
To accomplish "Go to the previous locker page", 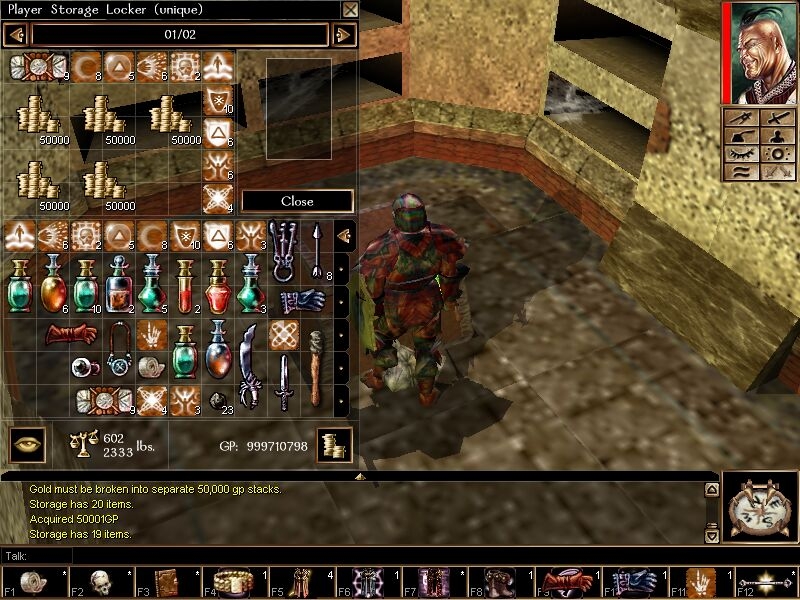I will coord(16,35).
